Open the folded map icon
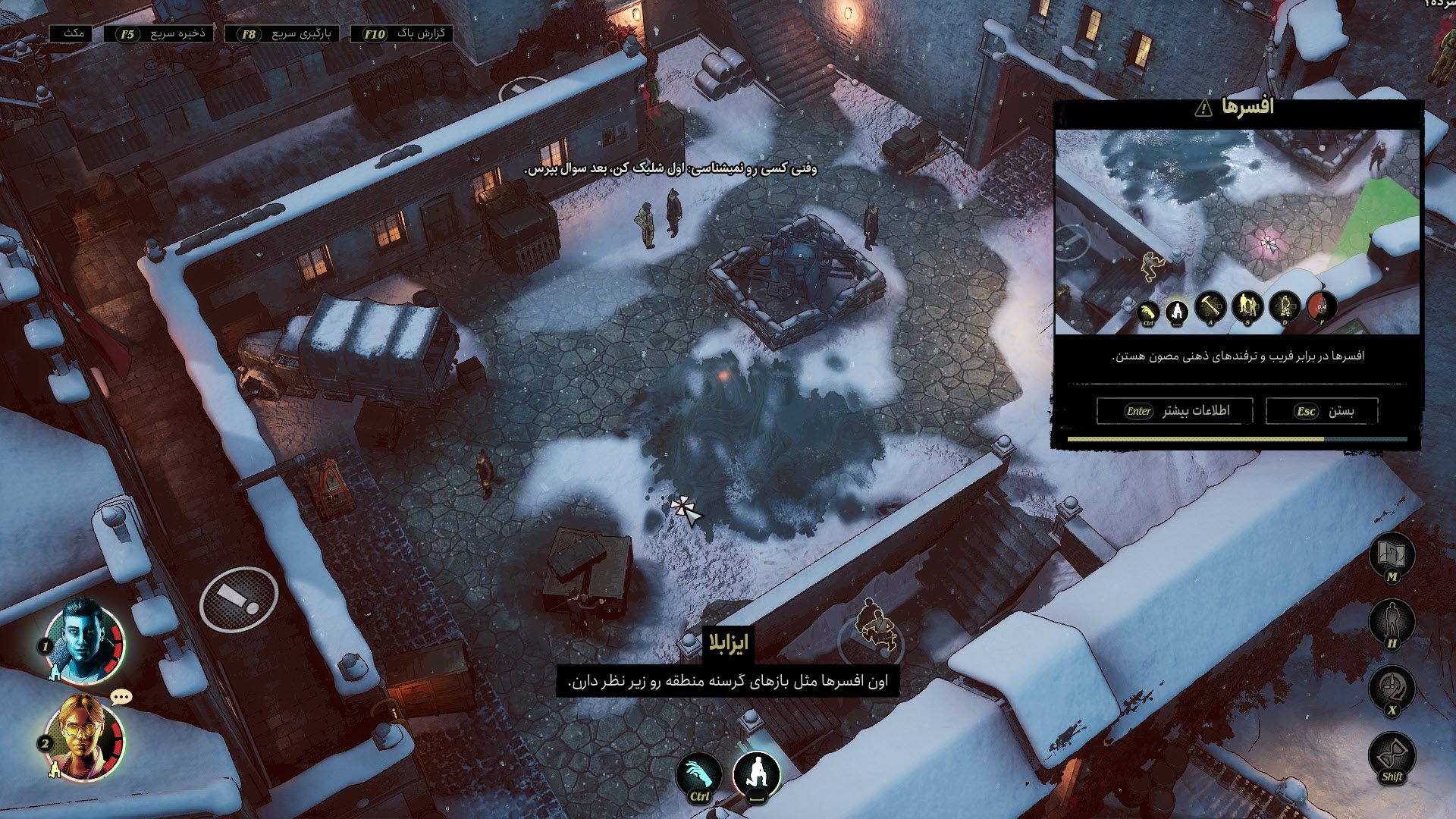1456x819 pixels. (1392, 556)
